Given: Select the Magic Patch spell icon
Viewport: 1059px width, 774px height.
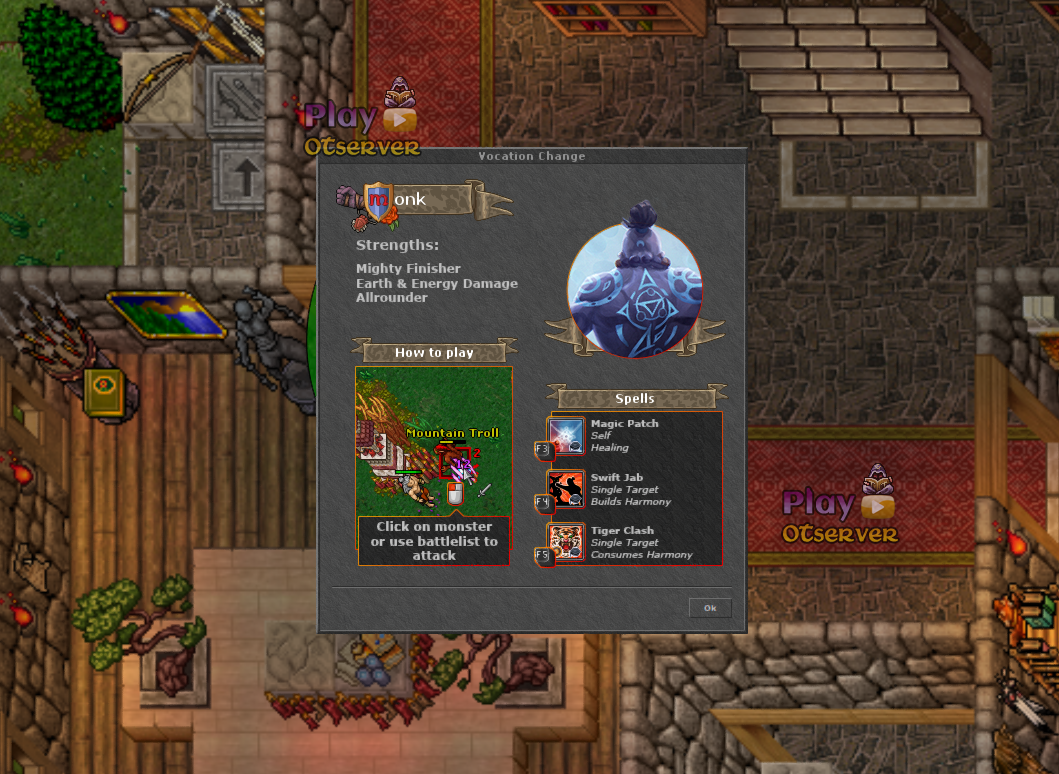Looking at the screenshot, I should pos(567,436).
